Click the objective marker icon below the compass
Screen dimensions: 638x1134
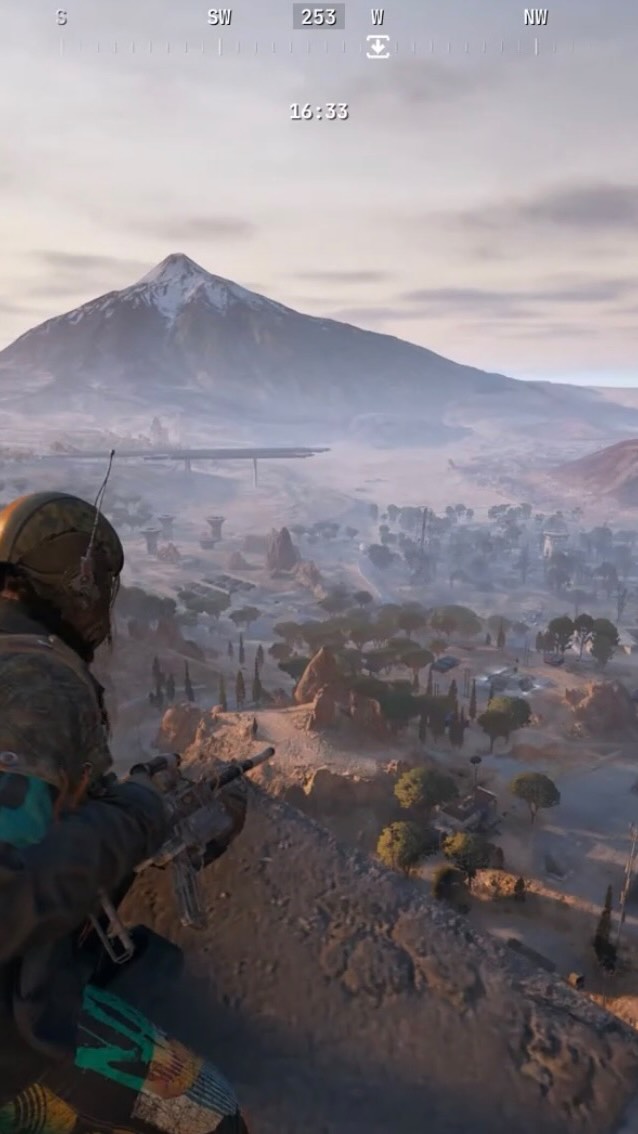tap(377, 46)
